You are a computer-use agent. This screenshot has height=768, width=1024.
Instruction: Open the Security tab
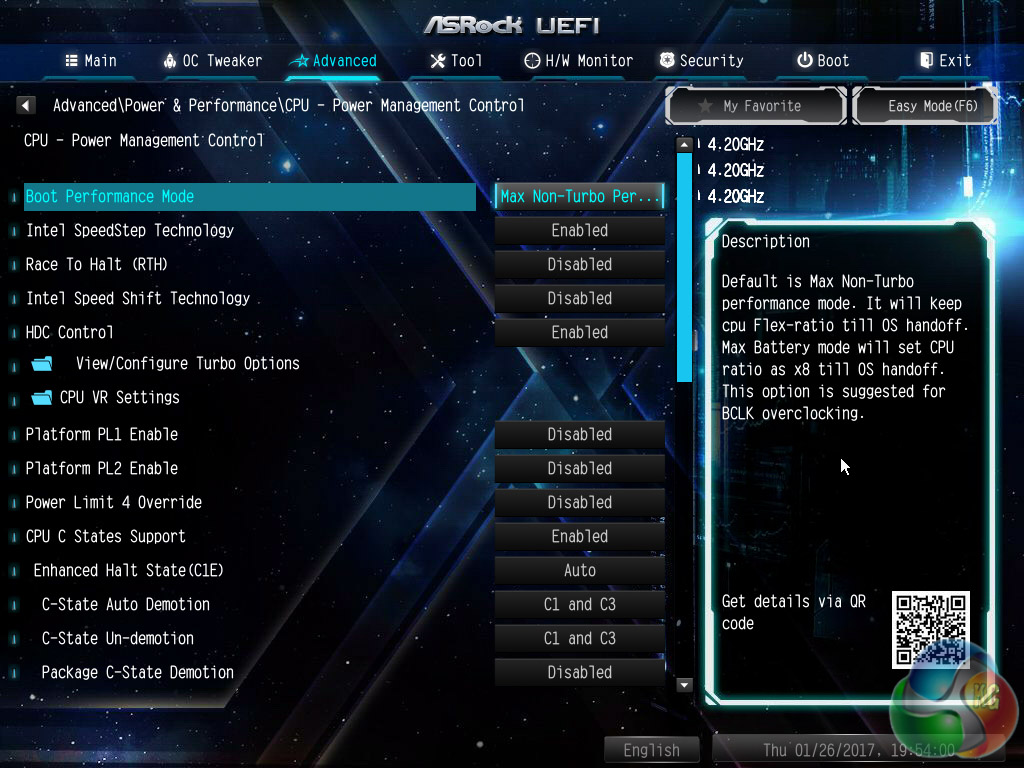[x=701, y=61]
